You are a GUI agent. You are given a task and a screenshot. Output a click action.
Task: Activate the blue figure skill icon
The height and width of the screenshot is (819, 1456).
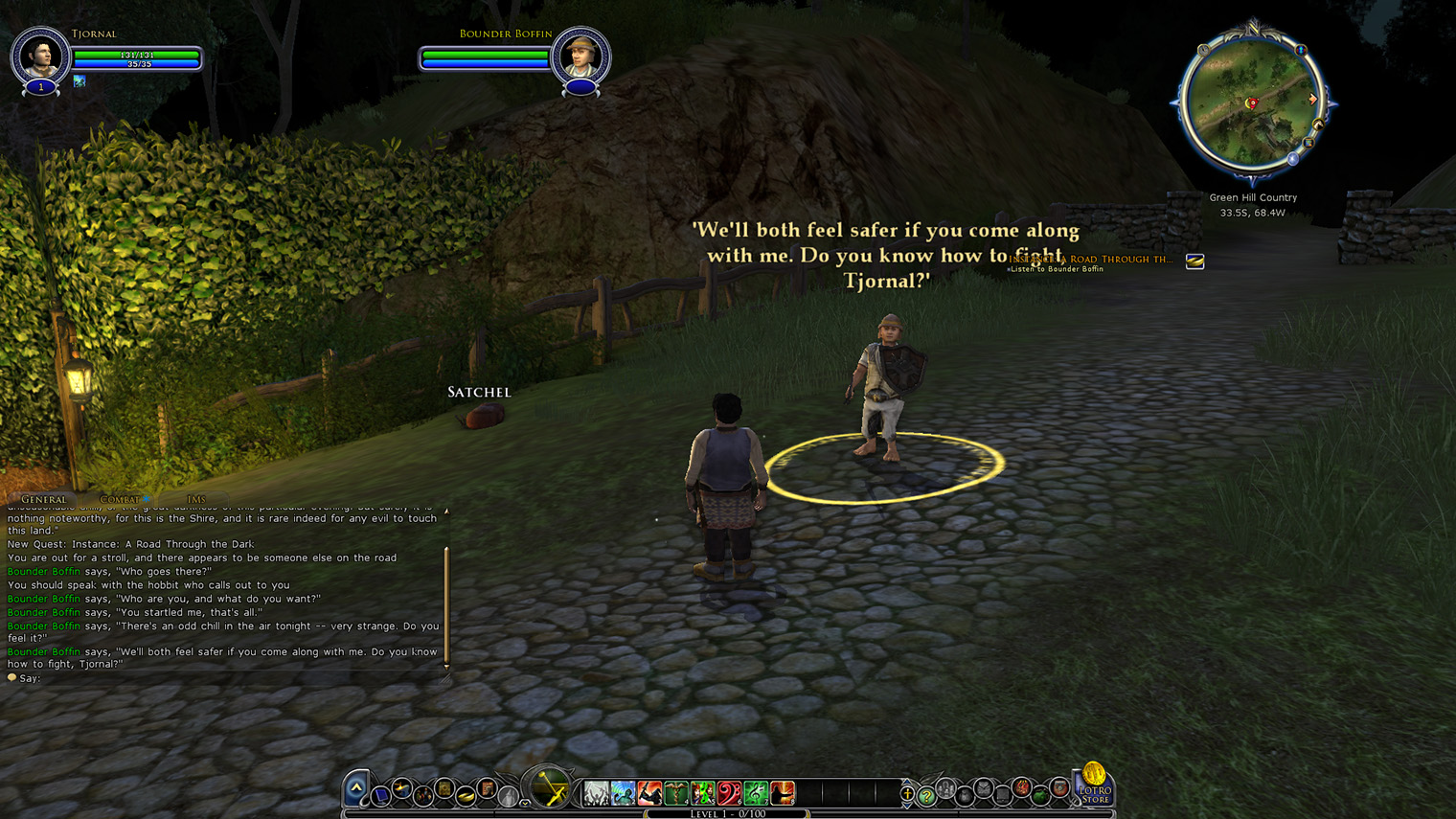(x=623, y=793)
